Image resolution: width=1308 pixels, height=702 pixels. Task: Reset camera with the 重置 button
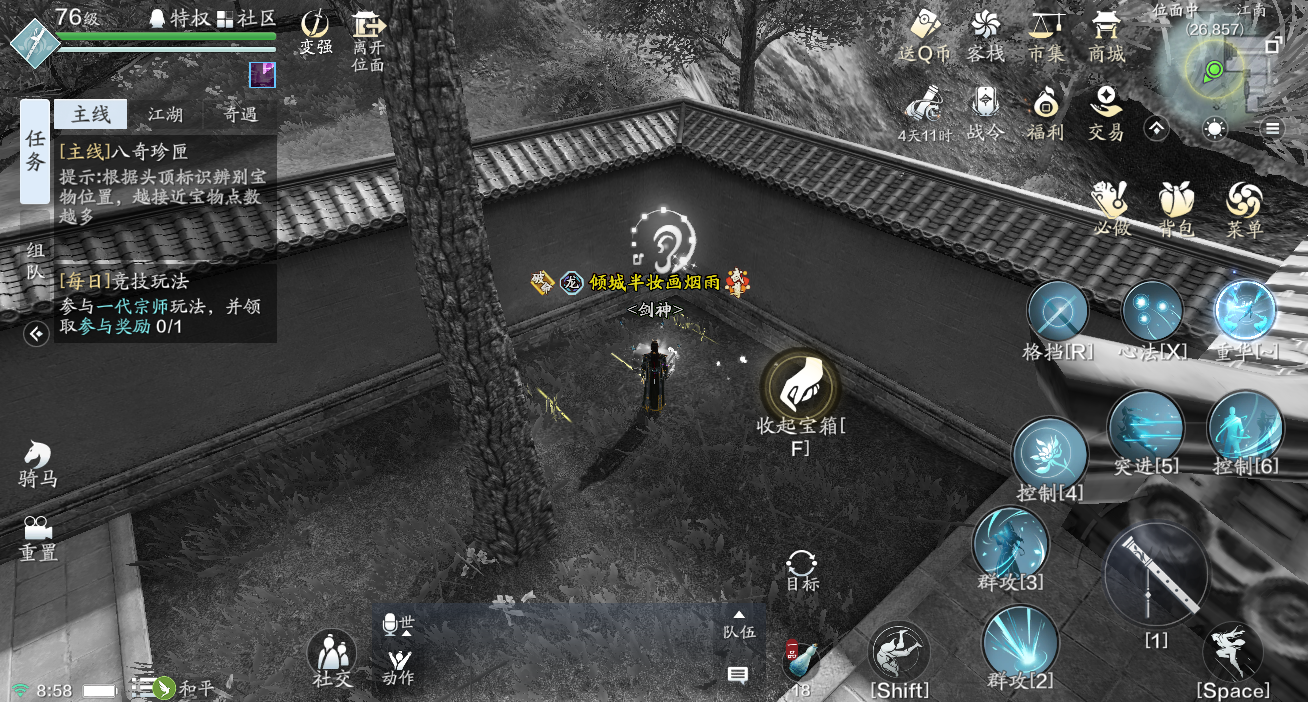38,536
